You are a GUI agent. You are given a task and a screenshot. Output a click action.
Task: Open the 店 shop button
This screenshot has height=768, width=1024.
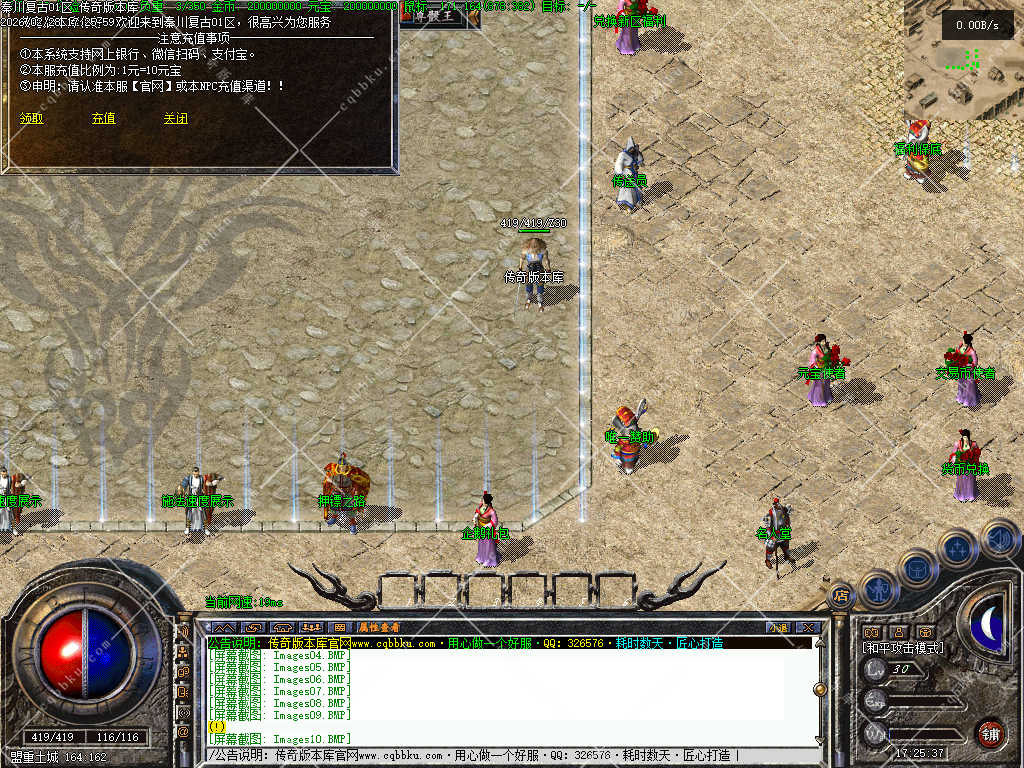click(841, 596)
